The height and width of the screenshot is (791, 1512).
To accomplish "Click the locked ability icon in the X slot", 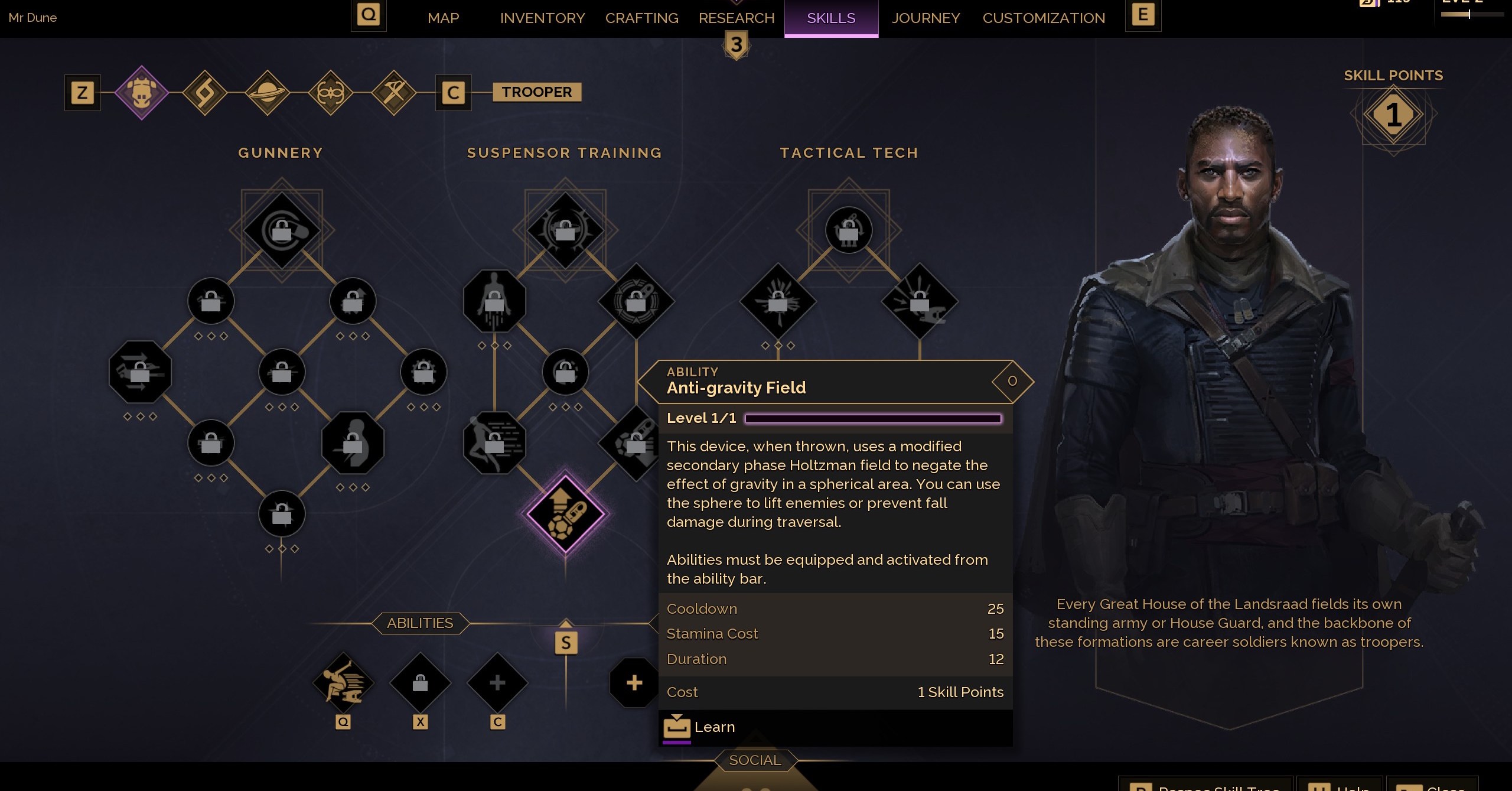I will [x=420, y=683].
